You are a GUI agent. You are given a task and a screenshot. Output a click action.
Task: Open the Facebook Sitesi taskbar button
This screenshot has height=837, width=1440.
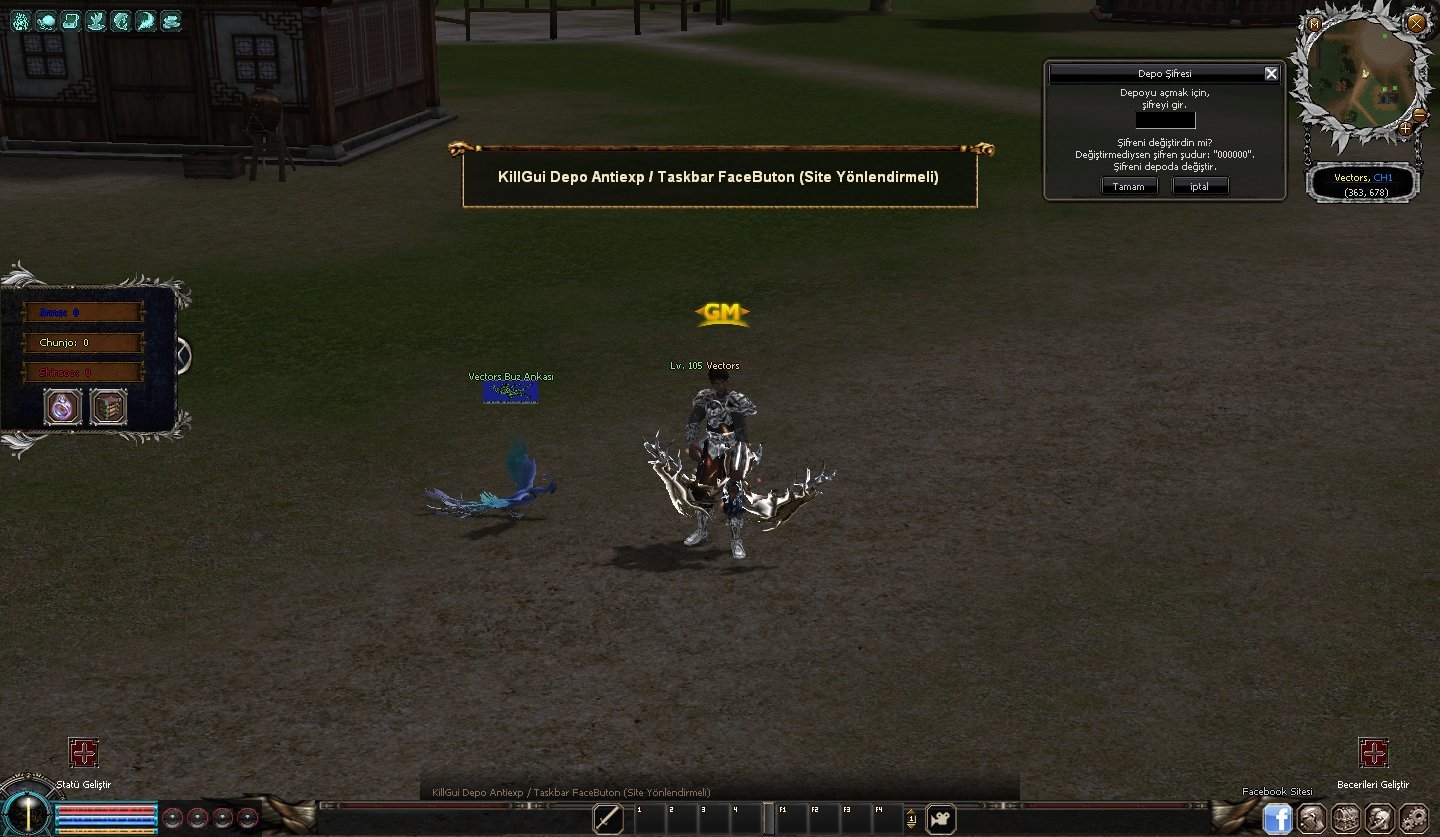1277,818
